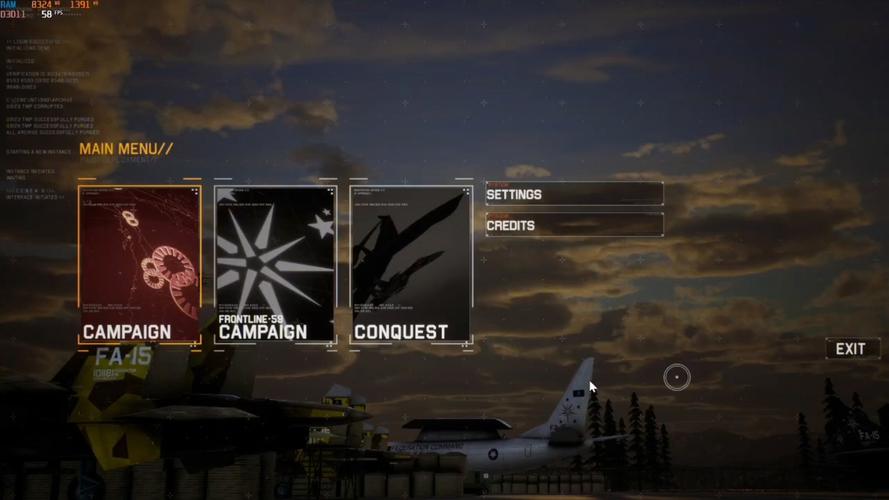The width and height of the screenshot is (889, 500).
Task: Choose the Conquest mode card
Action: [x=411, y=265]
